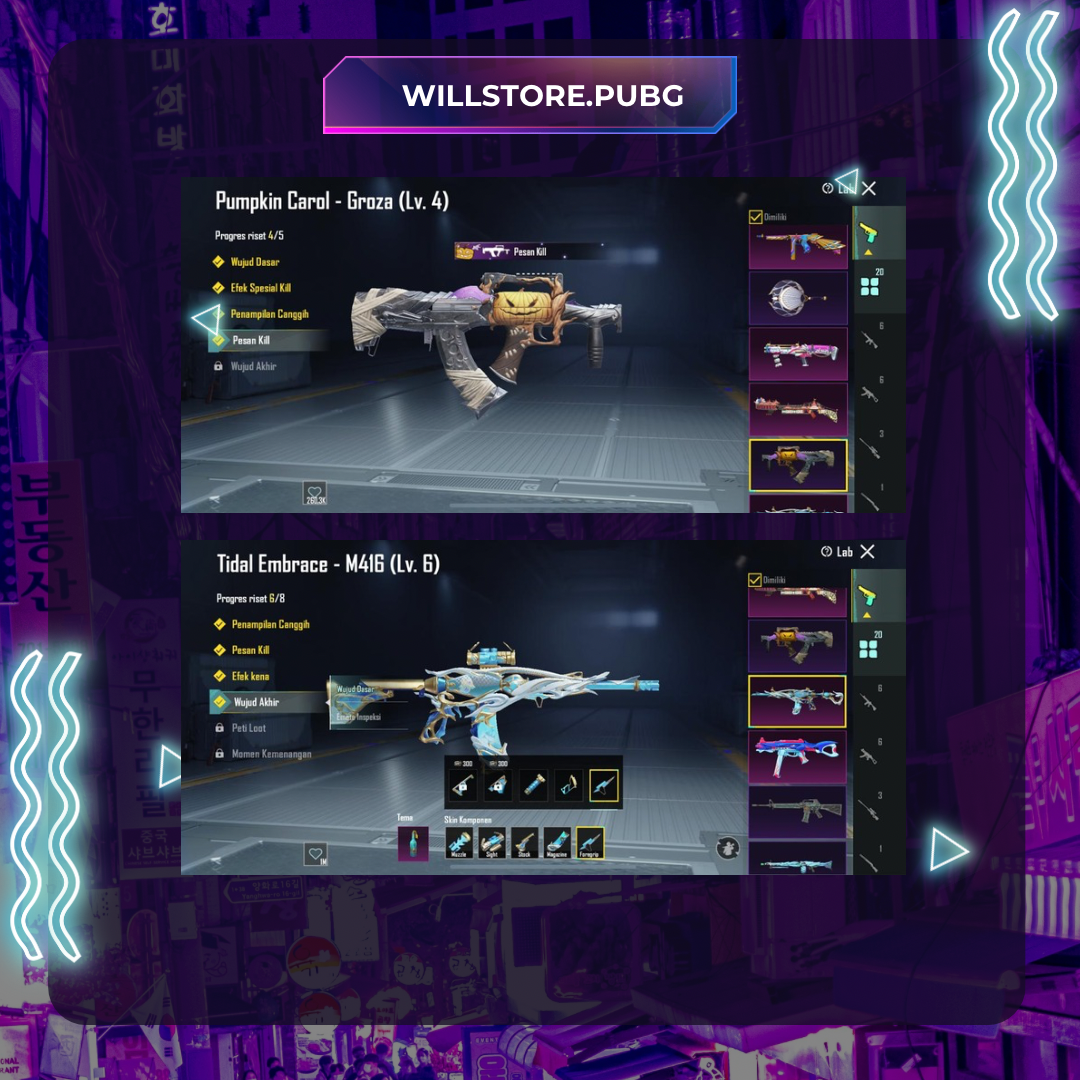Close the Tidal Embrace M416 screen
This screenshot has height=1080, width=1080.
867,552
